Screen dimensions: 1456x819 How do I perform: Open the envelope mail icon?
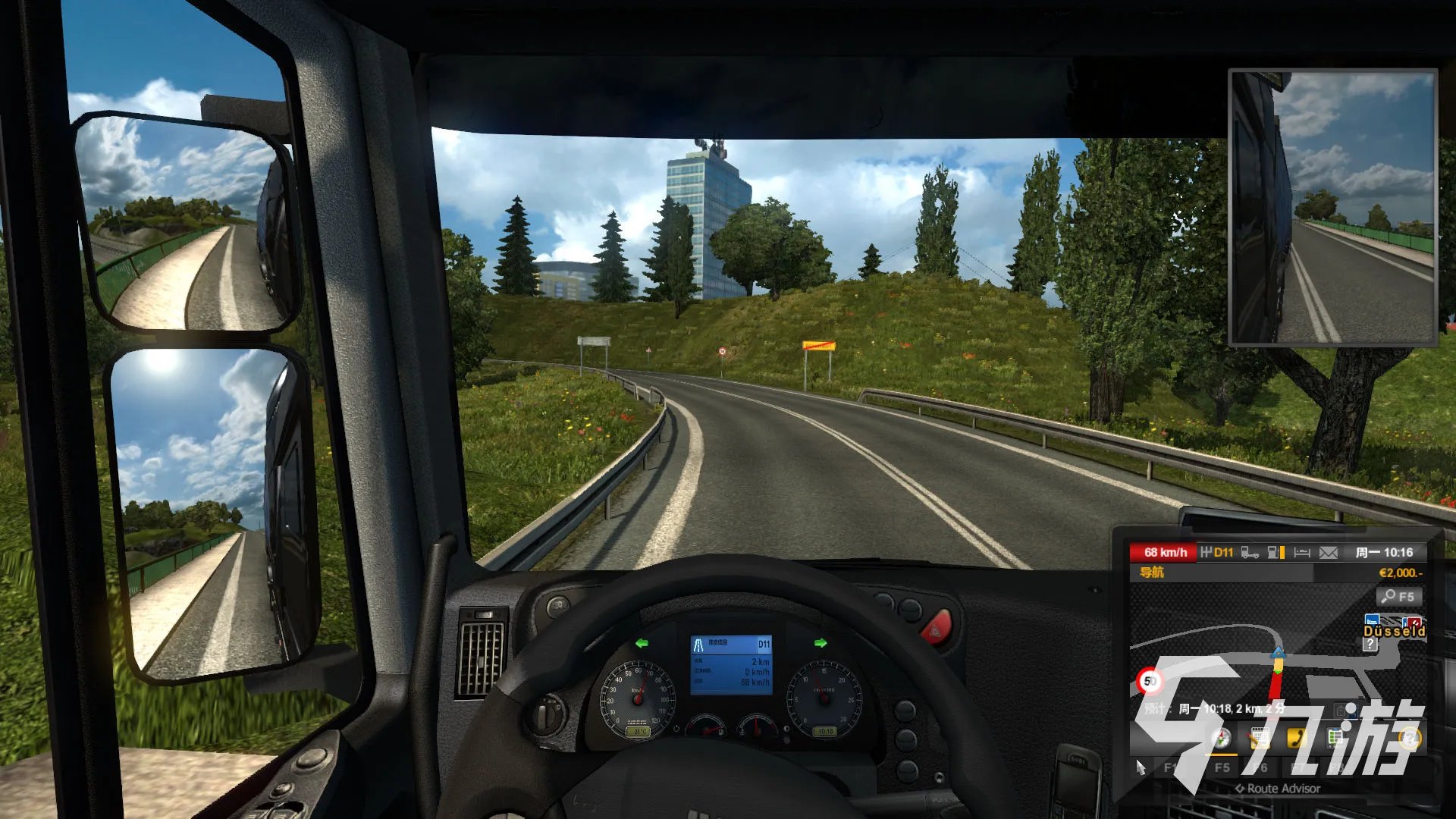coord(1329,553)
